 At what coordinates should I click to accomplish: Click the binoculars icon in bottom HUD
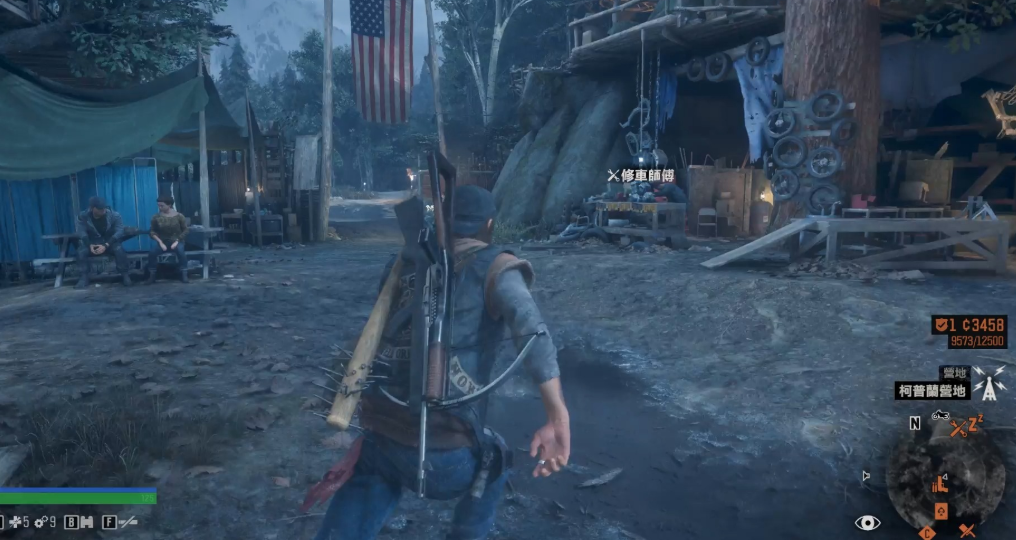pos(85,521)
